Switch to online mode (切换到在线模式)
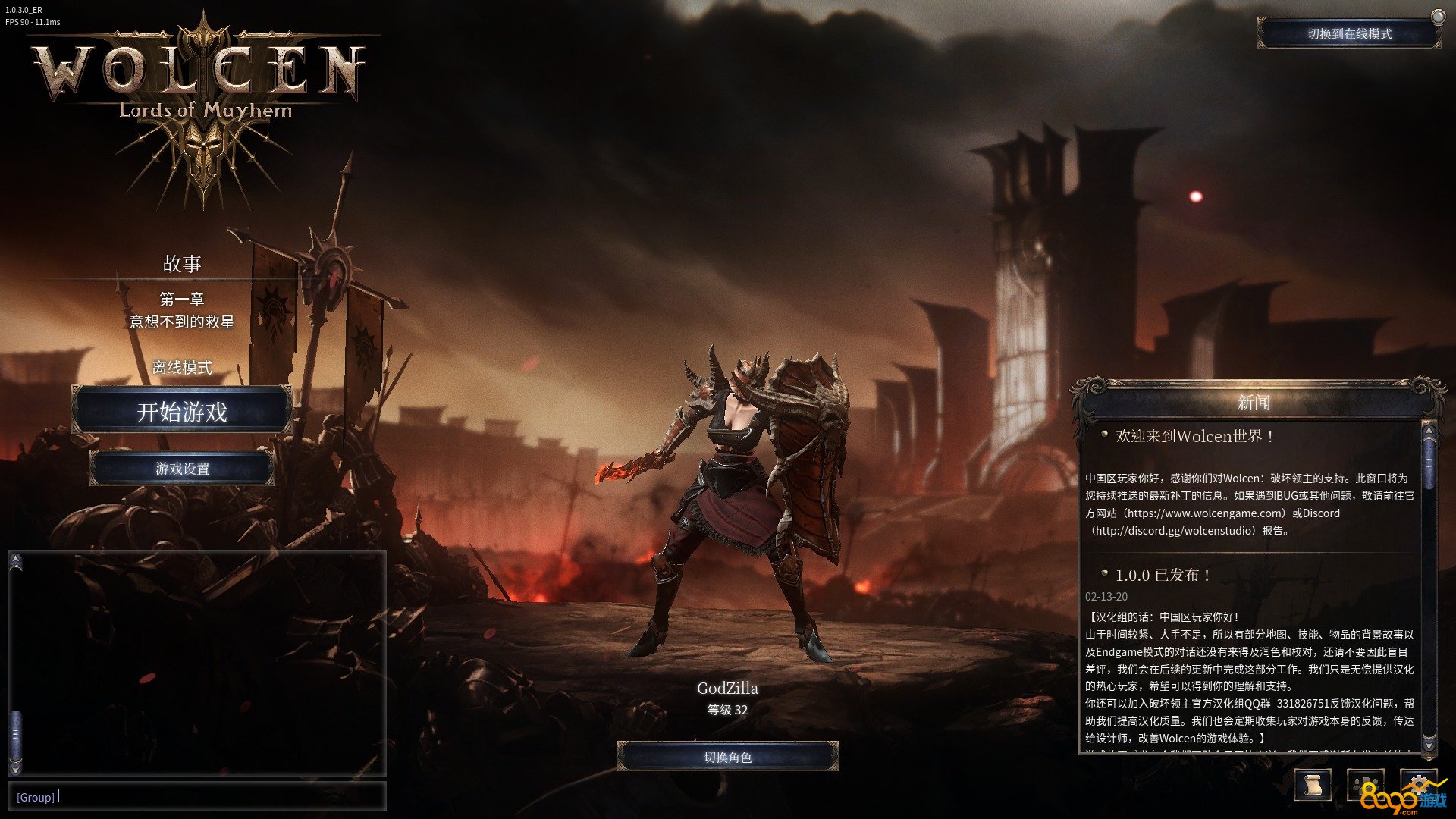The image size is (1456, 819). point(1349,34)
